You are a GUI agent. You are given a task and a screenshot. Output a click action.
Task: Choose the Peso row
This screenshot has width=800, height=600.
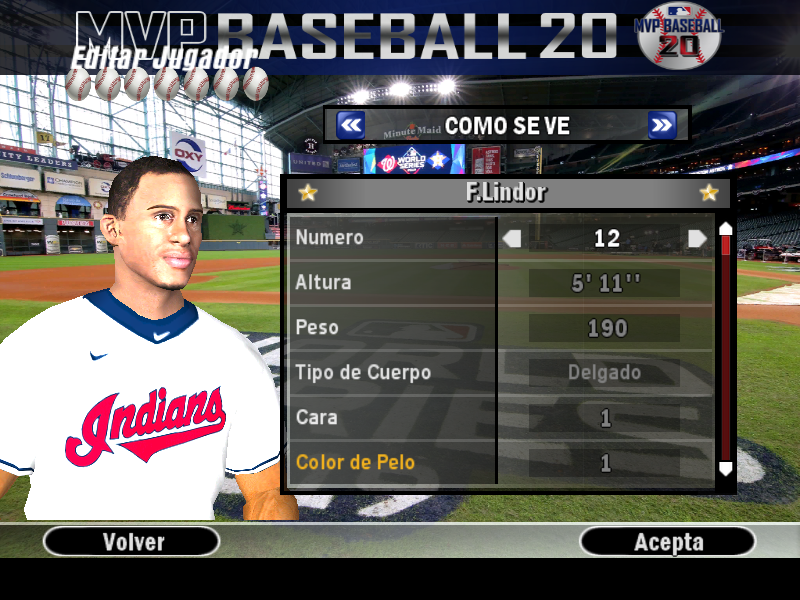(x=392, y=328)
